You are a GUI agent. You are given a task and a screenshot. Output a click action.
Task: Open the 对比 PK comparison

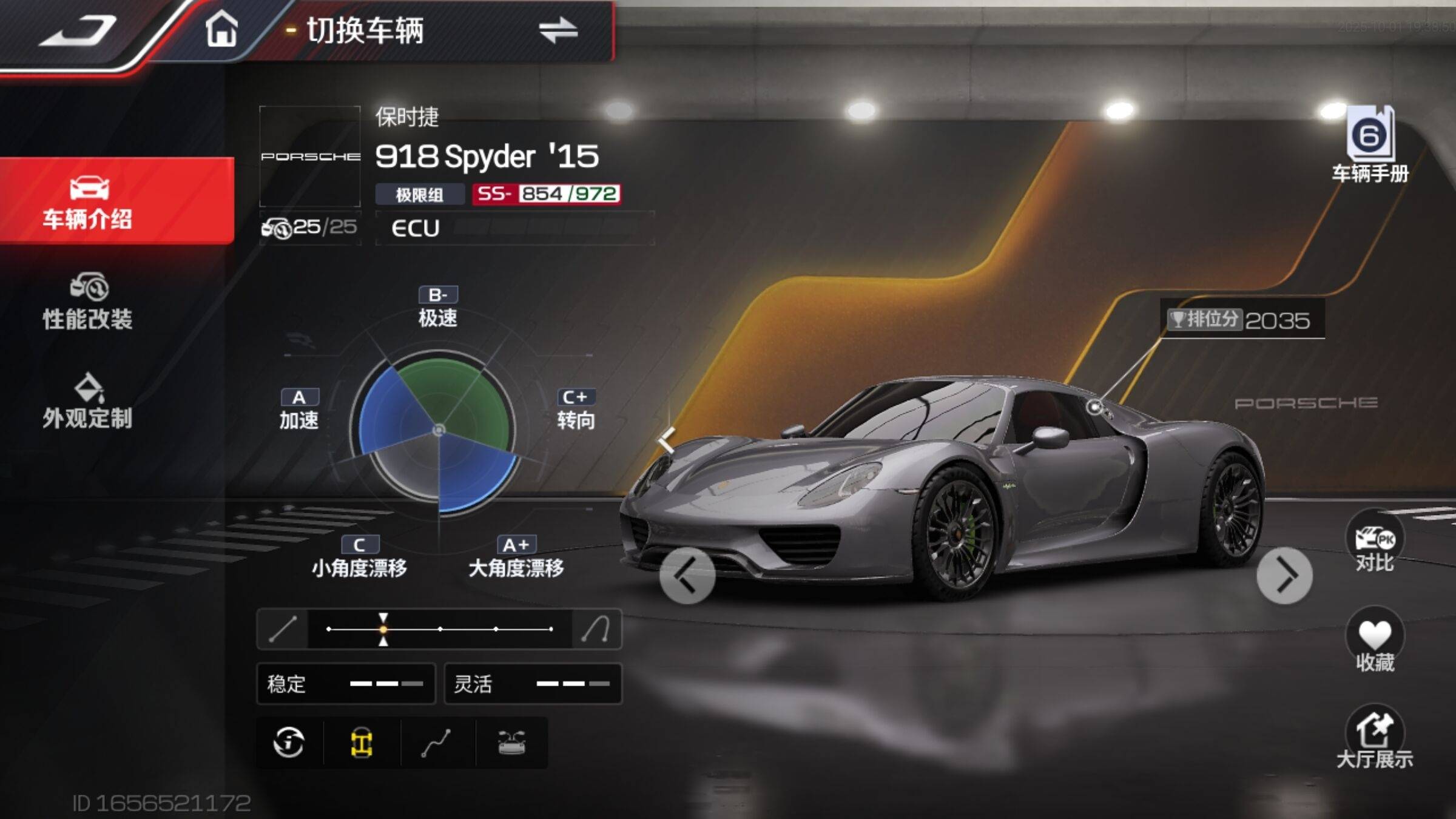point(1374,544)
